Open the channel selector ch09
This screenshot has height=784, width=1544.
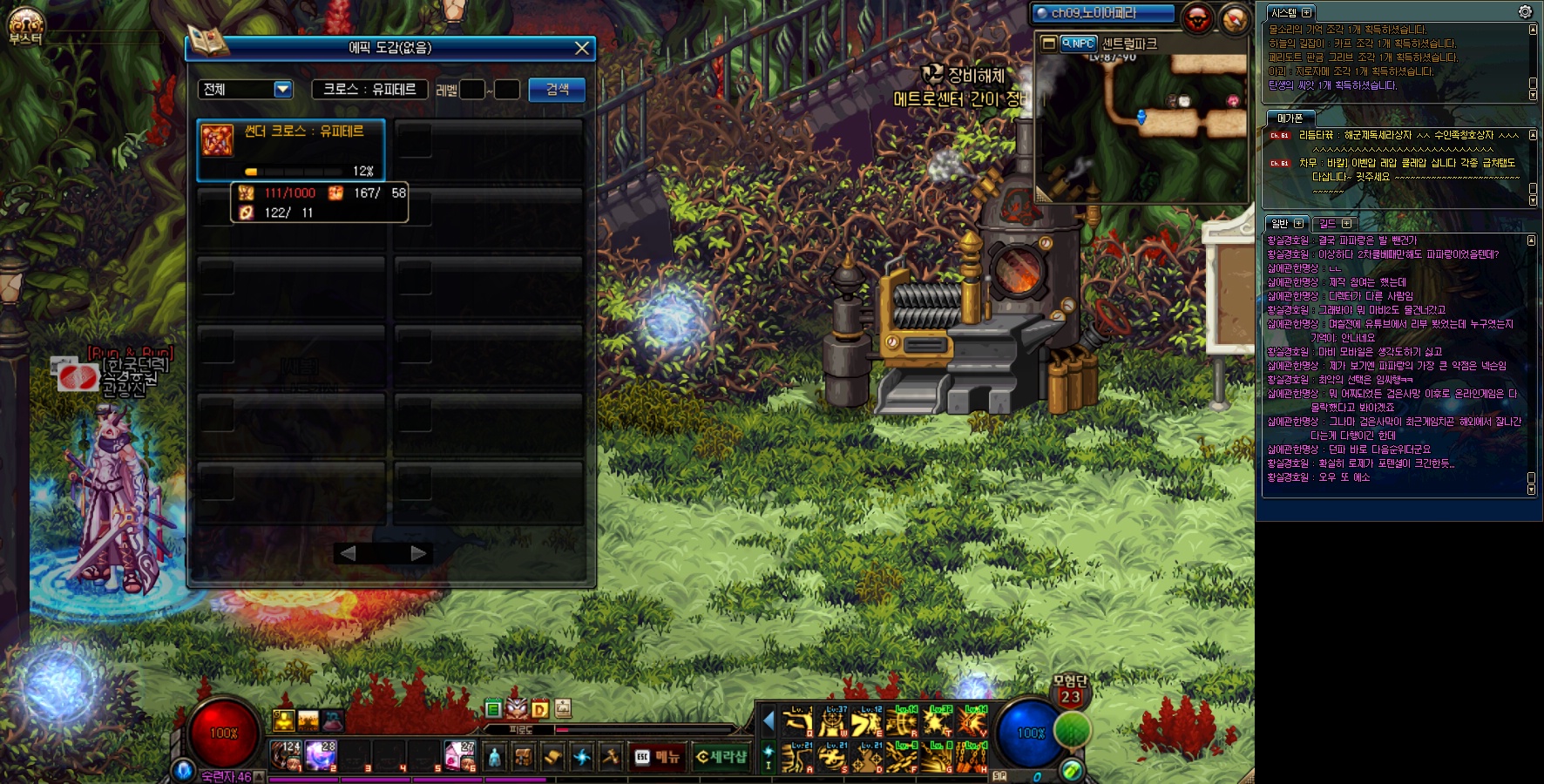(x=1102, y=13)
